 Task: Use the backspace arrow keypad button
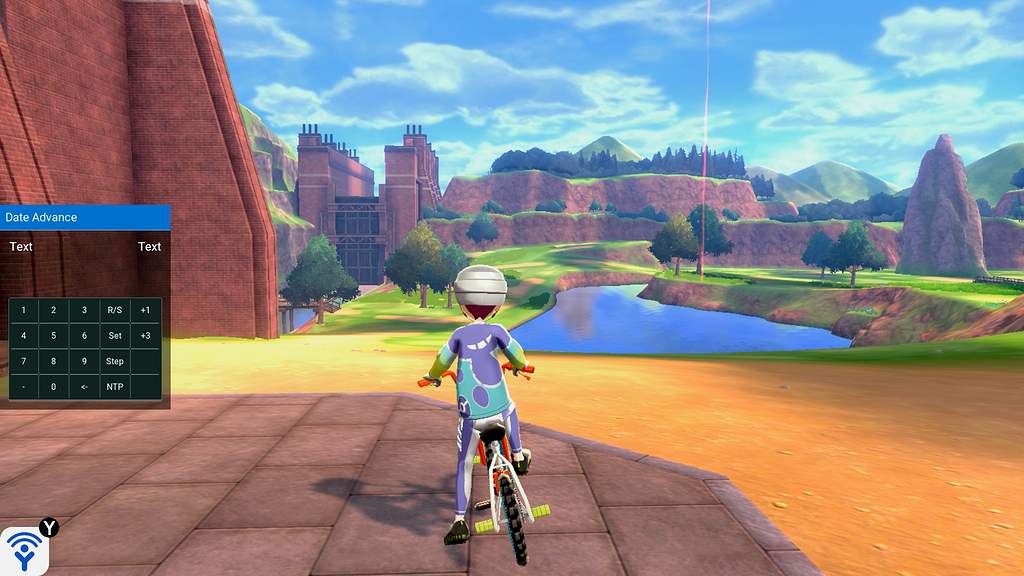click(x=85, y=387)
